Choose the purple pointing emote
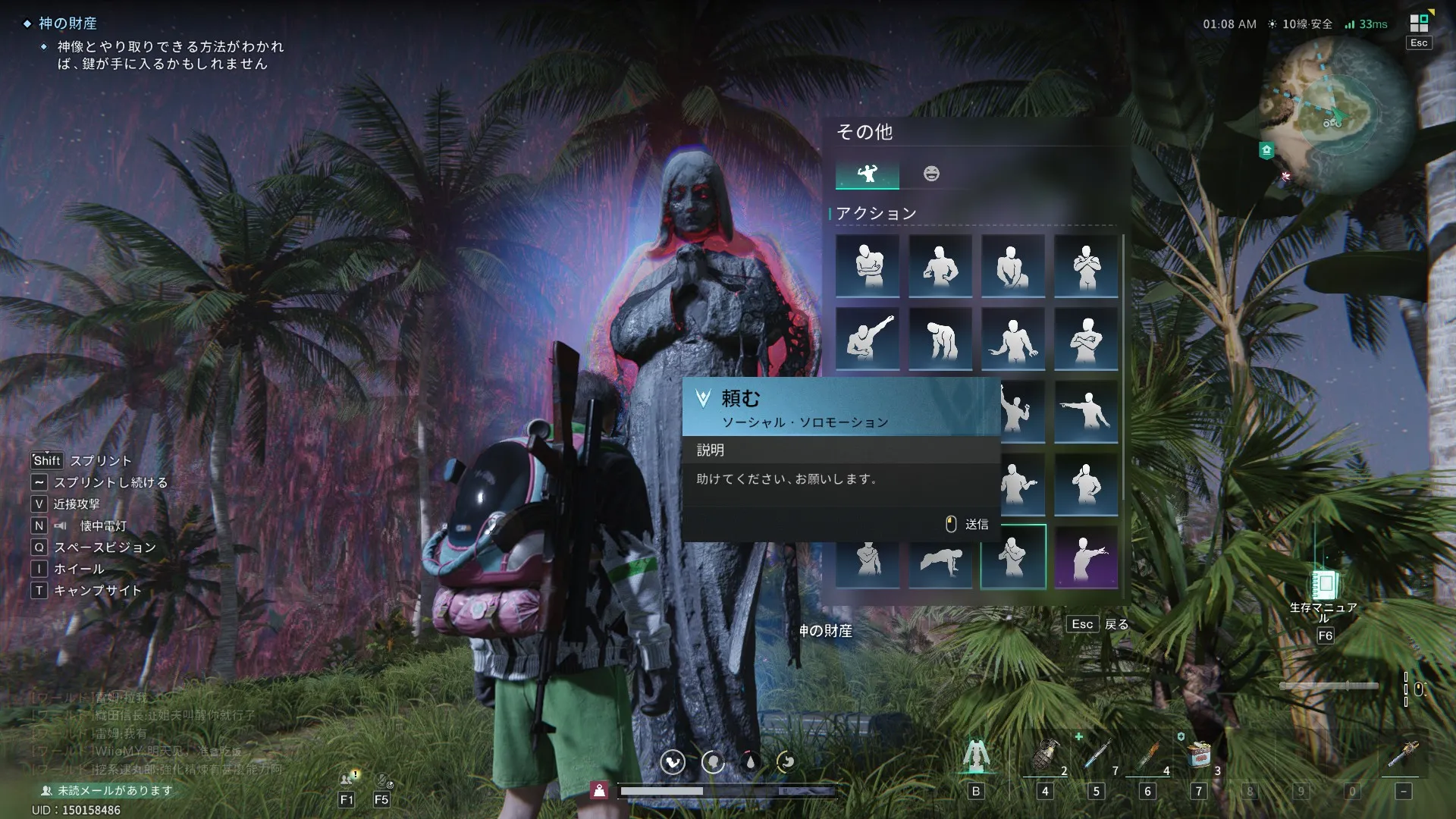 coord(1086,558)
